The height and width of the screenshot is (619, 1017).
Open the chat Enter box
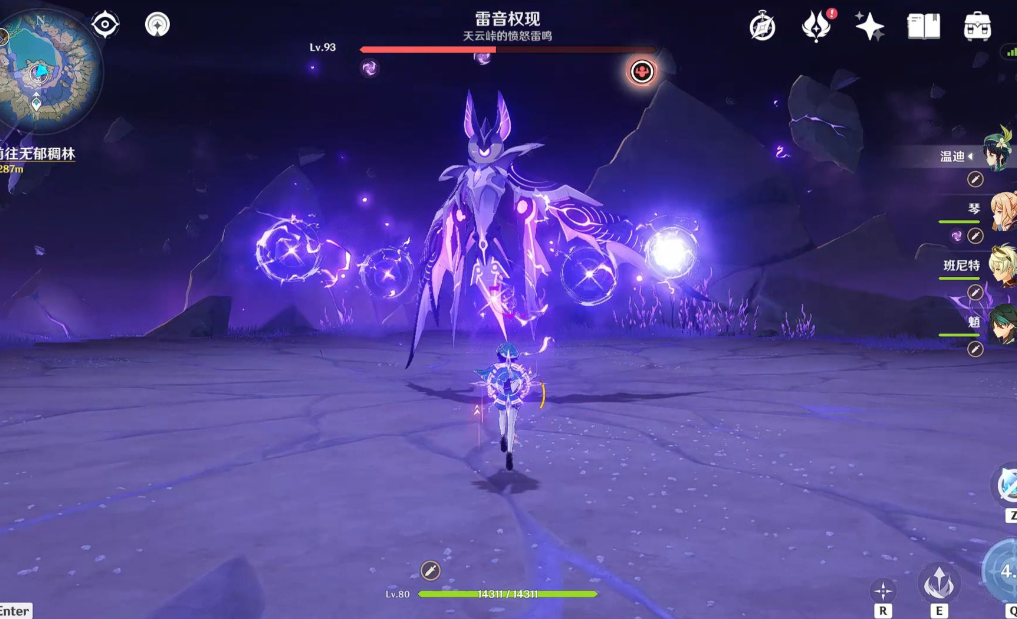[x=15, y=611]
